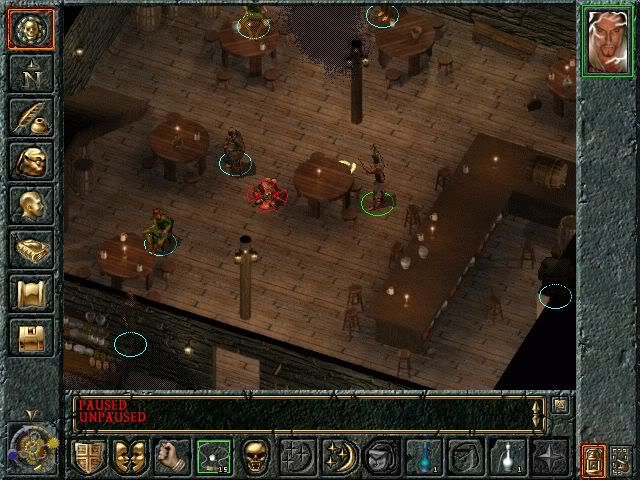This screenshot has height=480, width=640.
Task: Return to the game view via skull button
Action: [x=30, y=28]
